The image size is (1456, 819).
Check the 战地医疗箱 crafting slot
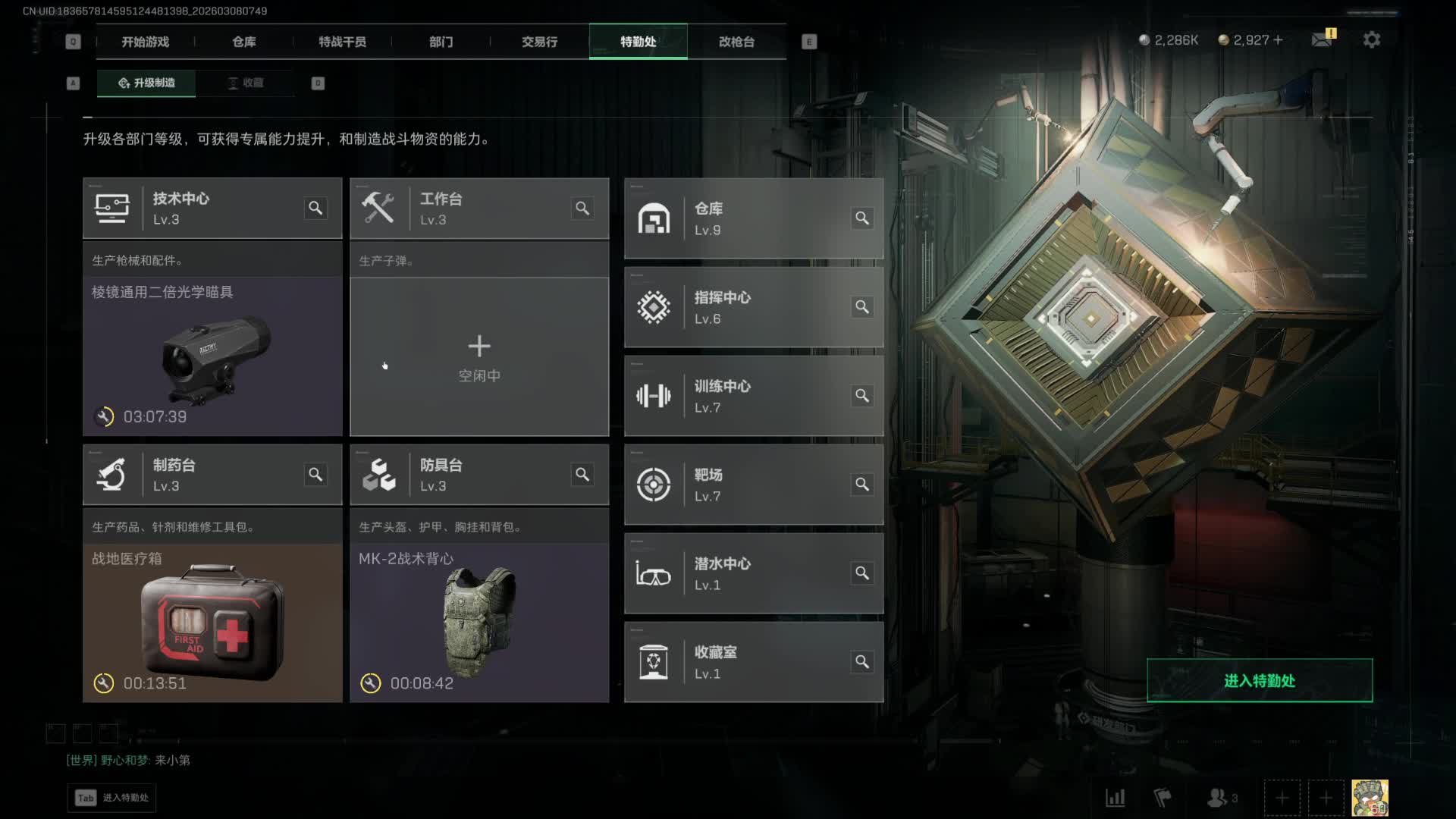212,622
